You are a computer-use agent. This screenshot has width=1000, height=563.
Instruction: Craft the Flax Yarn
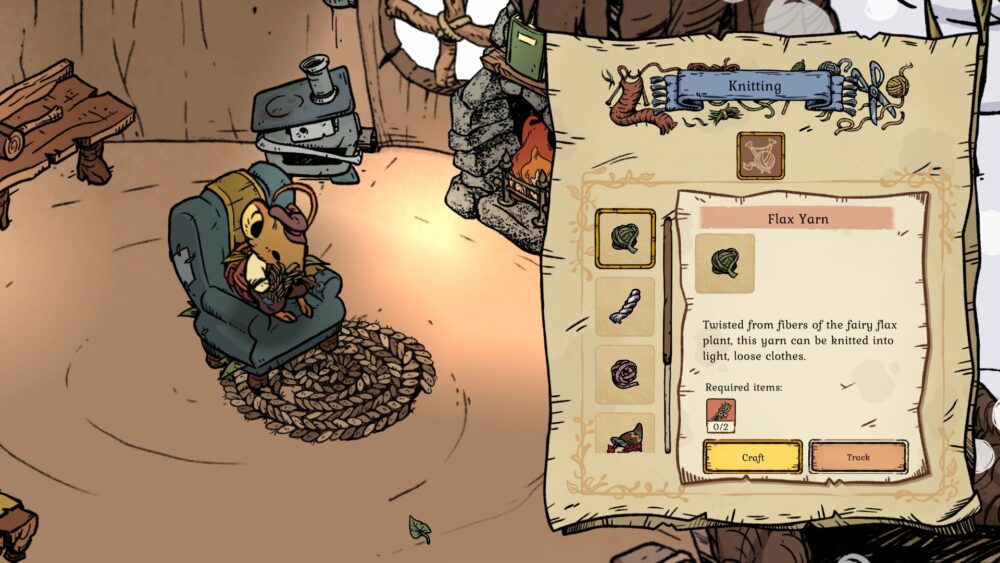click(x=752, y=457)
